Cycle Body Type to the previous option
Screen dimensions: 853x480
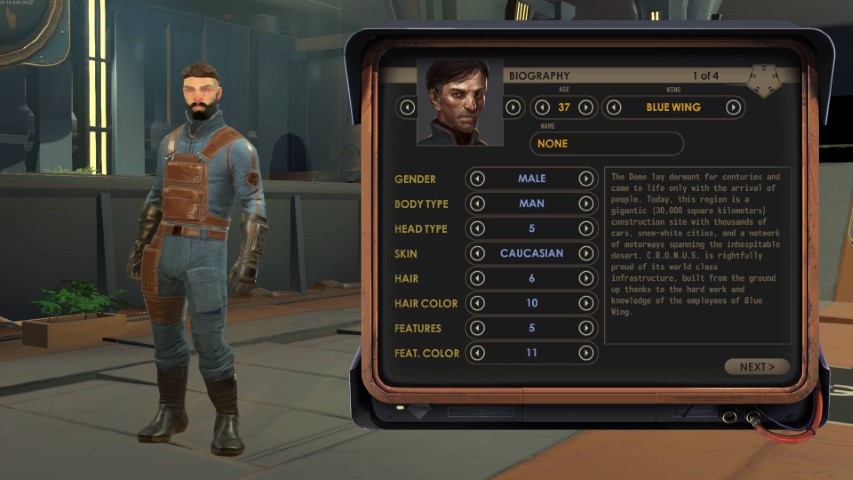[477, 204]
